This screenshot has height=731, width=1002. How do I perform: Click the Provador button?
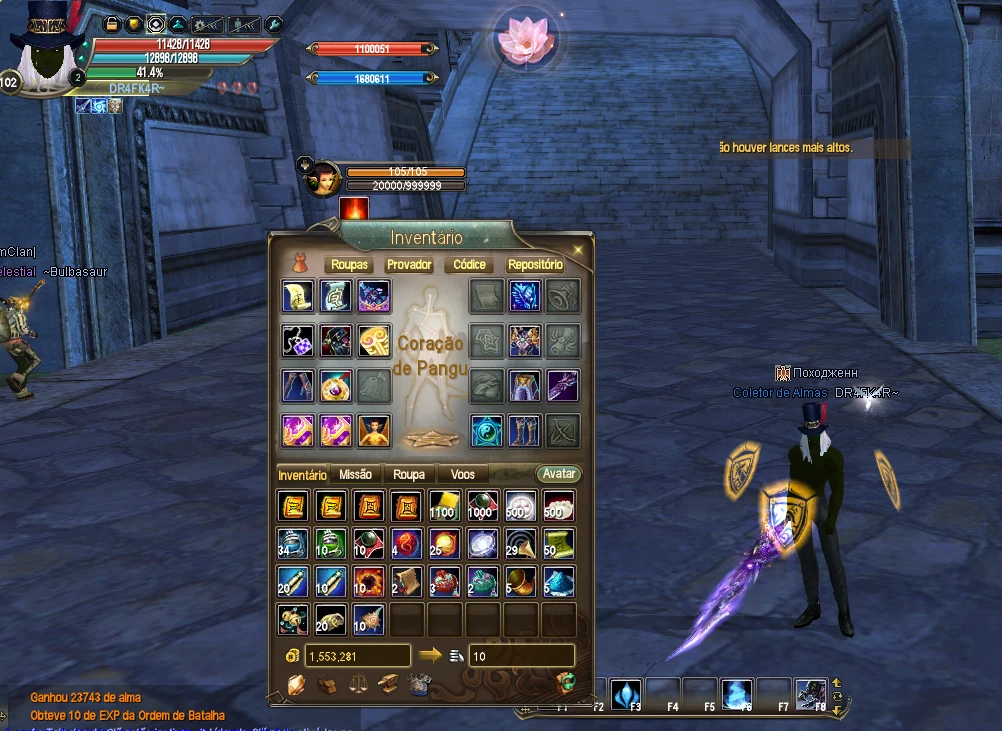pyautogui.click(x=409, y=265)
